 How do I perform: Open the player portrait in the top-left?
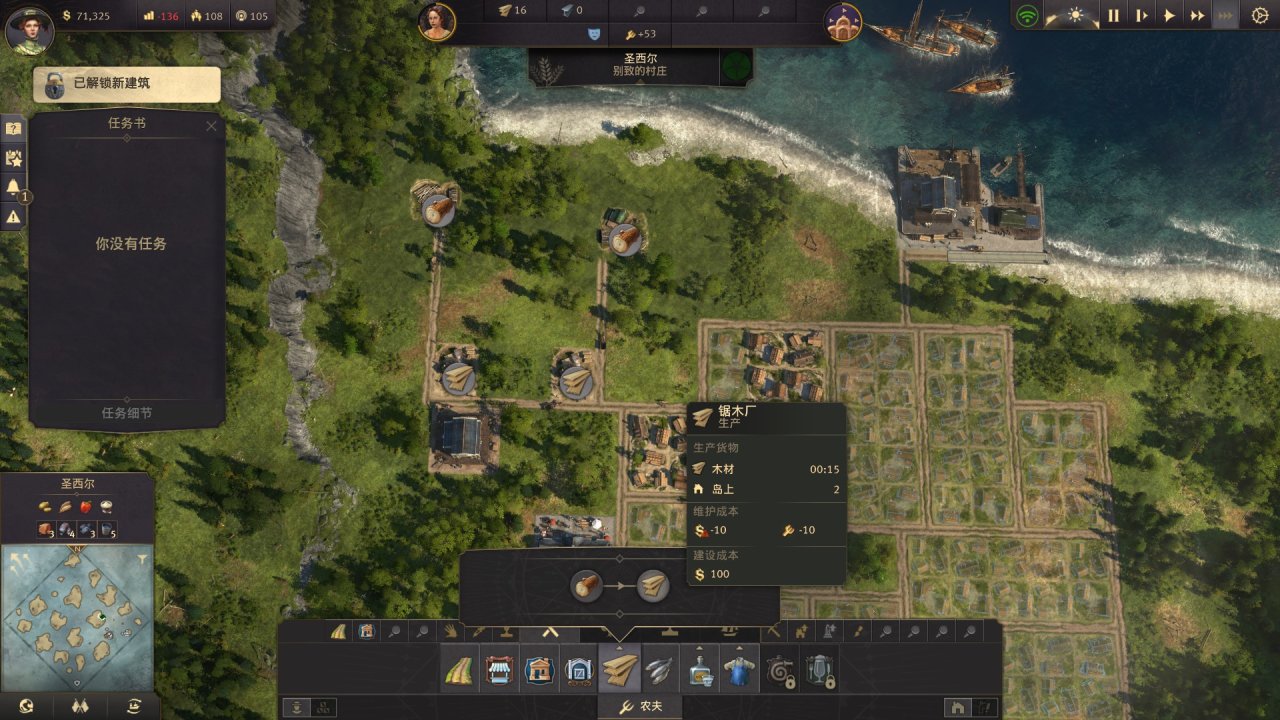click(29, 29)
